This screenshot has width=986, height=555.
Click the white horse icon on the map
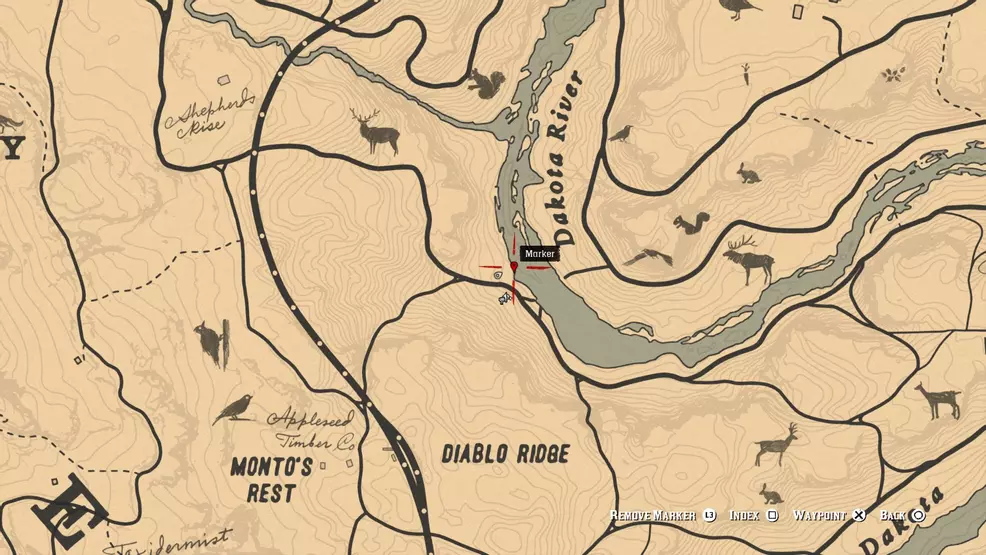[x=505, y=298]
